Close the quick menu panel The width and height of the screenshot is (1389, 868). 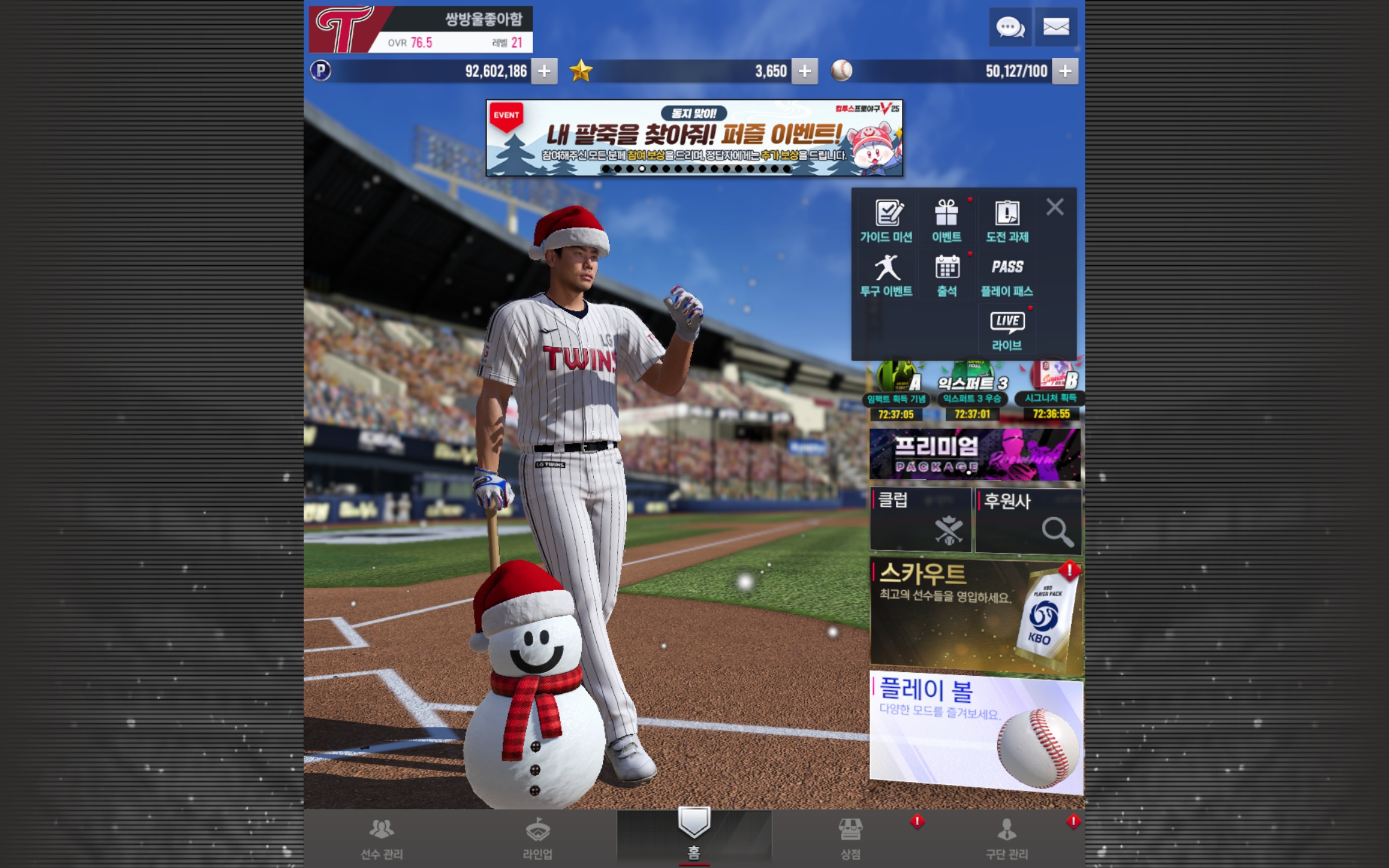(1055, 207)
